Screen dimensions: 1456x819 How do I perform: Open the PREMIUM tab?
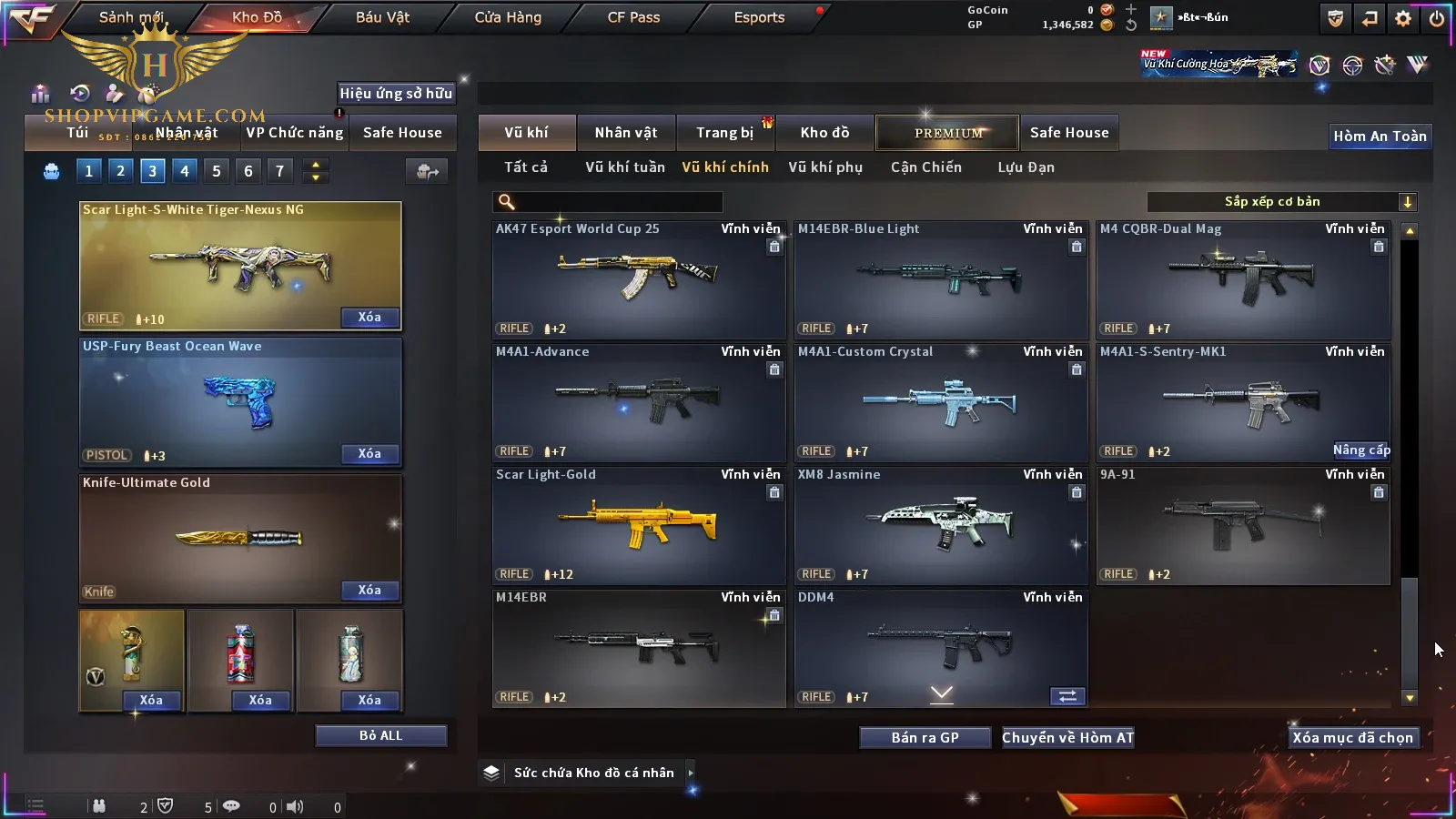pos(948,133)
